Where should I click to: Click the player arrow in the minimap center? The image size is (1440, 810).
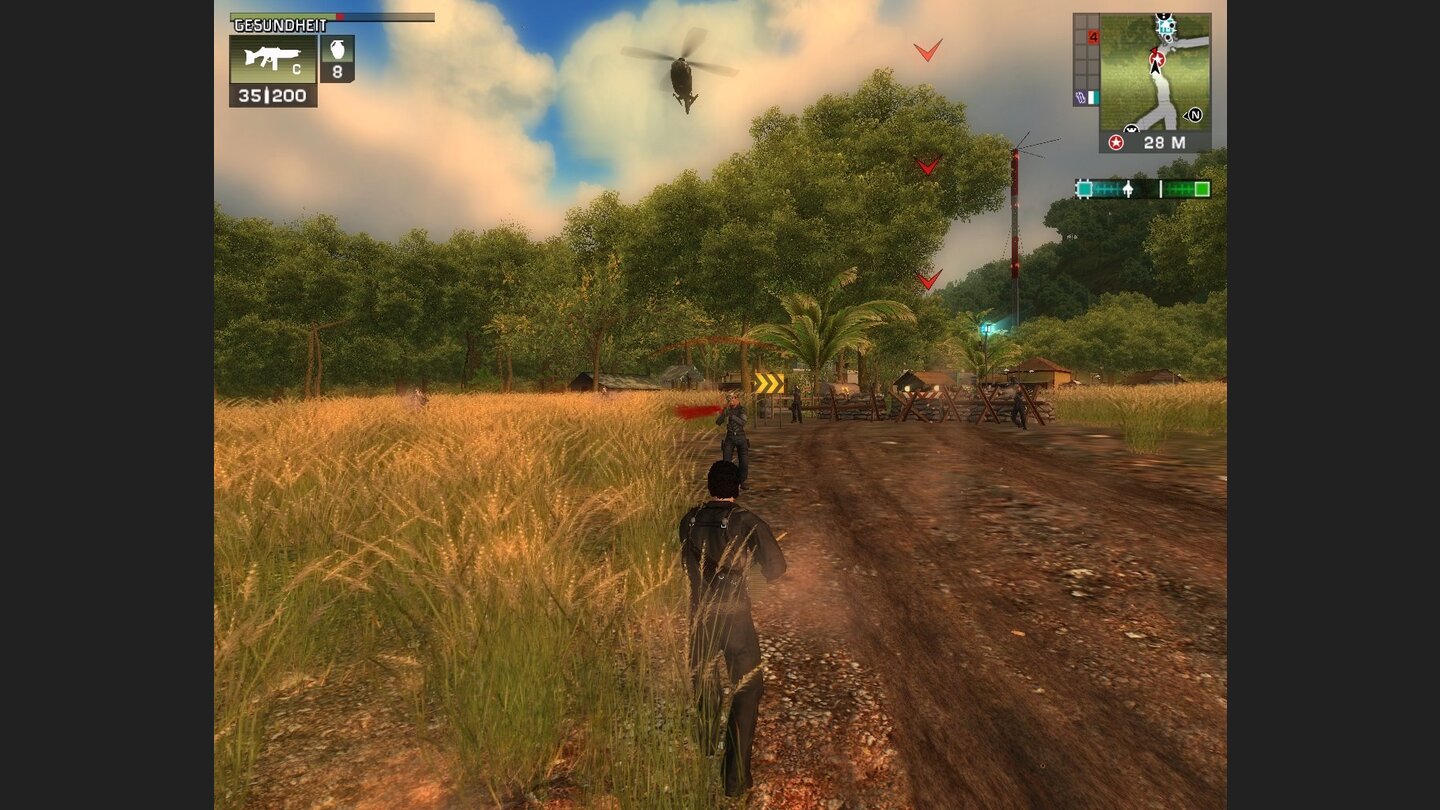click(x=1155, y=68)
